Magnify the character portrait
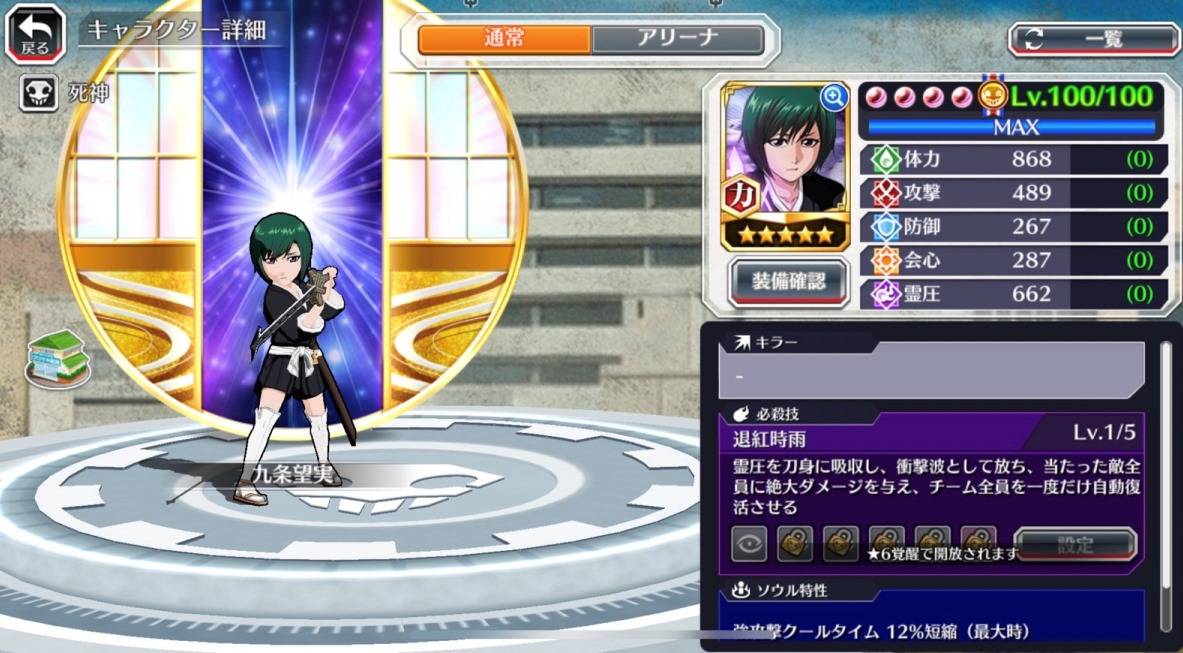1183x653 pixels. pyautogui.click(x=832, y=97)
